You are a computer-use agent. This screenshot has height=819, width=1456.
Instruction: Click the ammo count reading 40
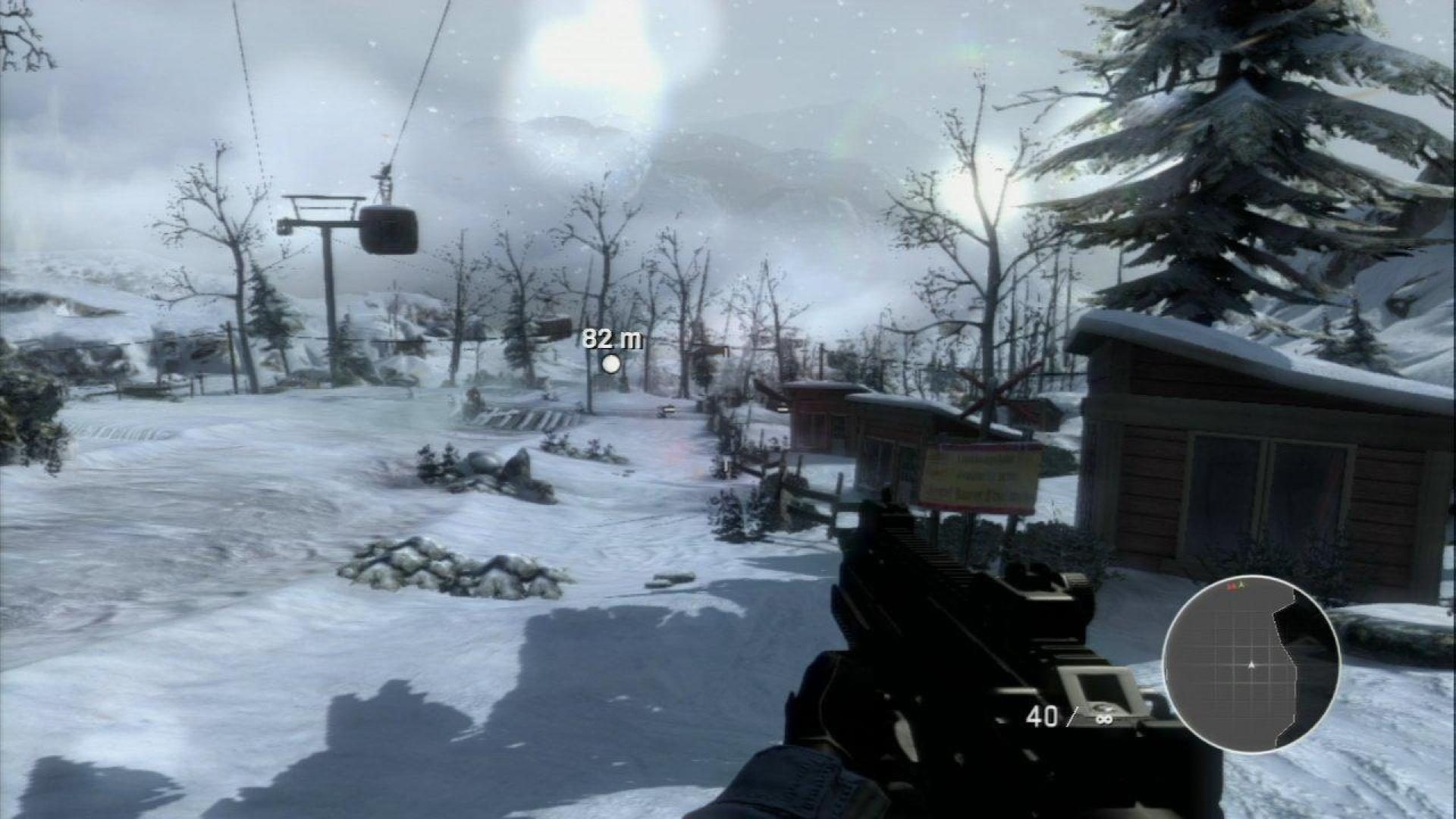click(1044, 715)
